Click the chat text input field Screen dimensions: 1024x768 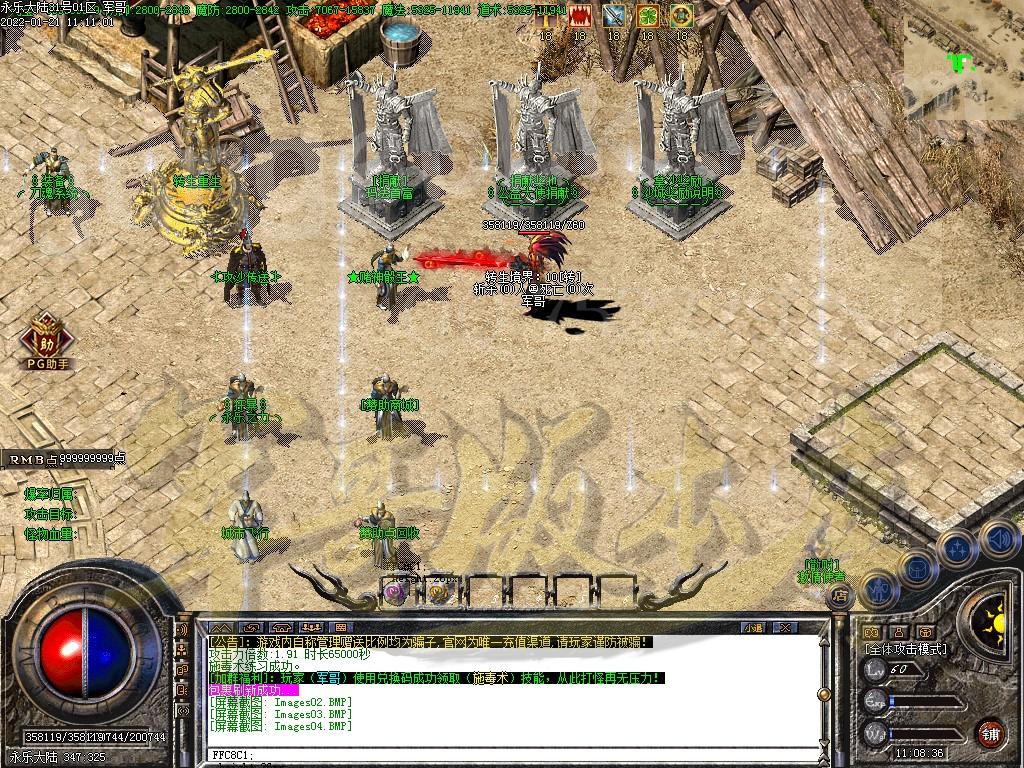coord(500,754)
